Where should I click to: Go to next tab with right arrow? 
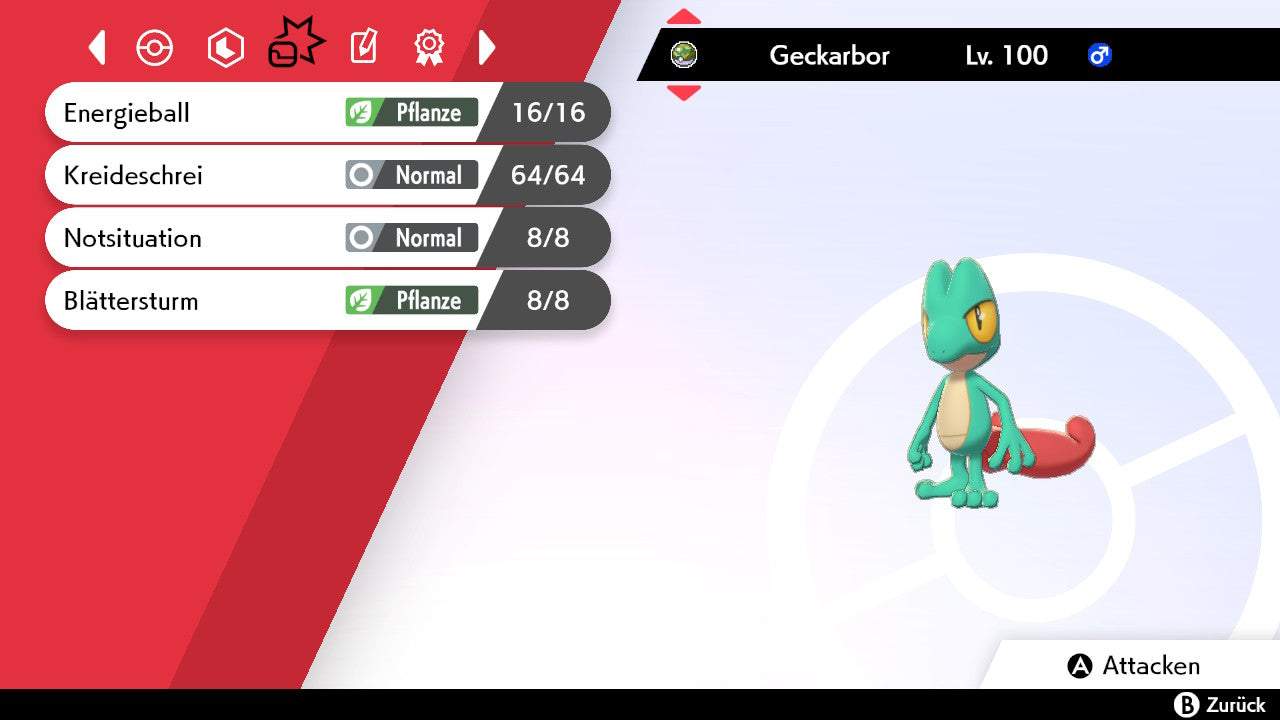point(487,47)
